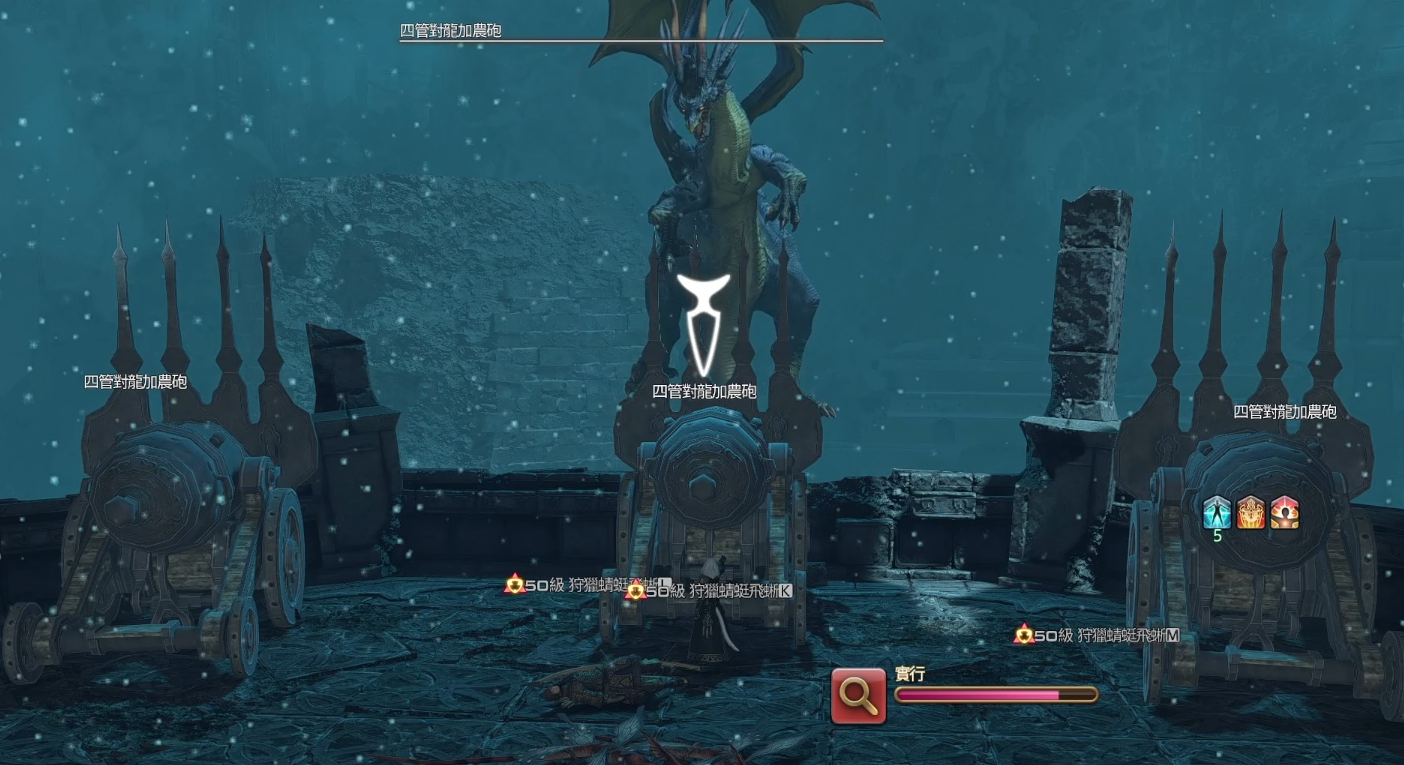Click the red magnifying glass action icon

(x=858, y=695)
